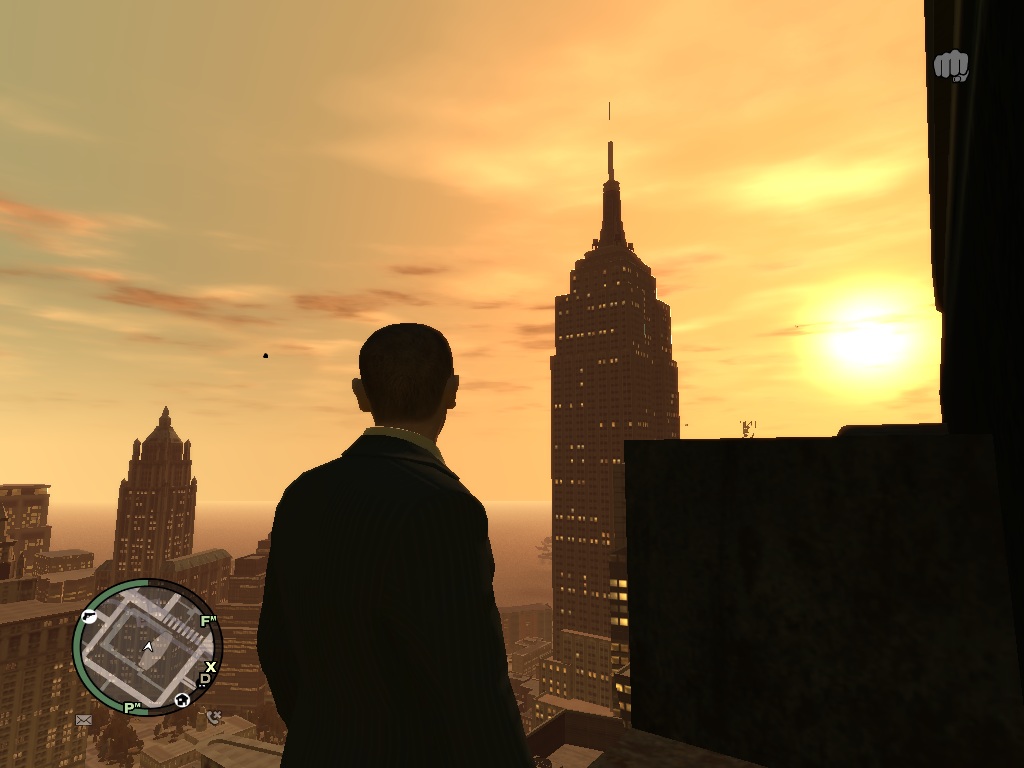Click the gun shop blip on radar
The image size is (1024, 768).
89,617
